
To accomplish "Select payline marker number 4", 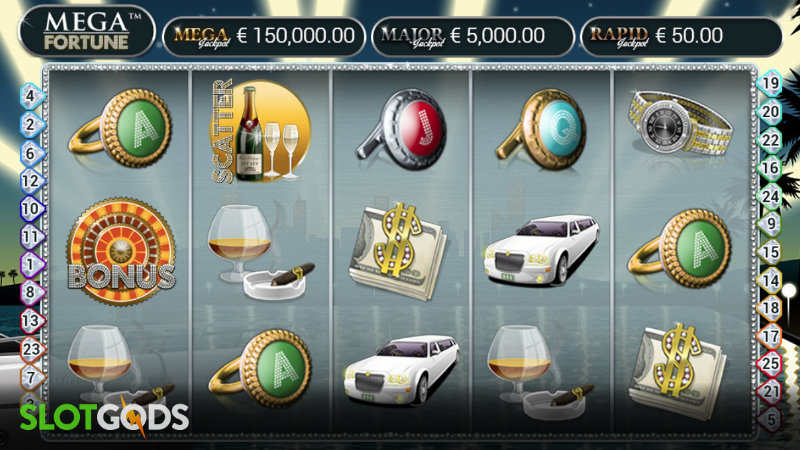I will point(30,97).
